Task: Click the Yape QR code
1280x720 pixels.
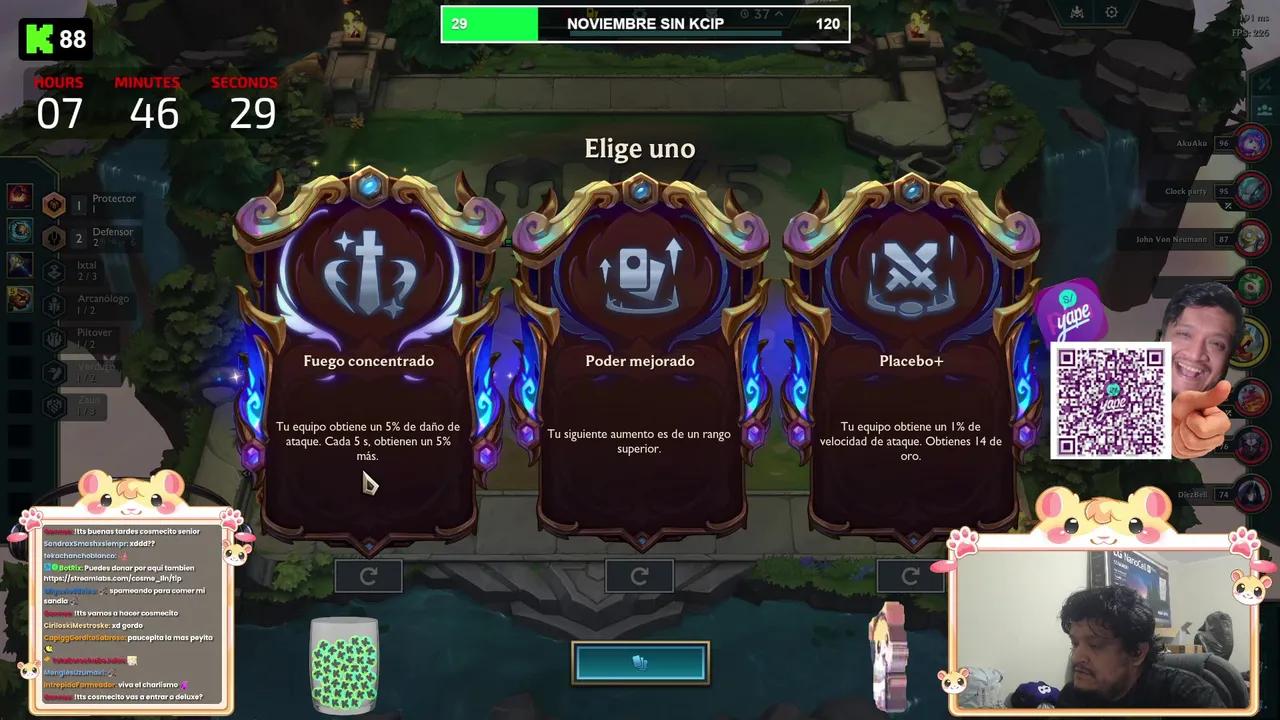Action: point(1111,400)
